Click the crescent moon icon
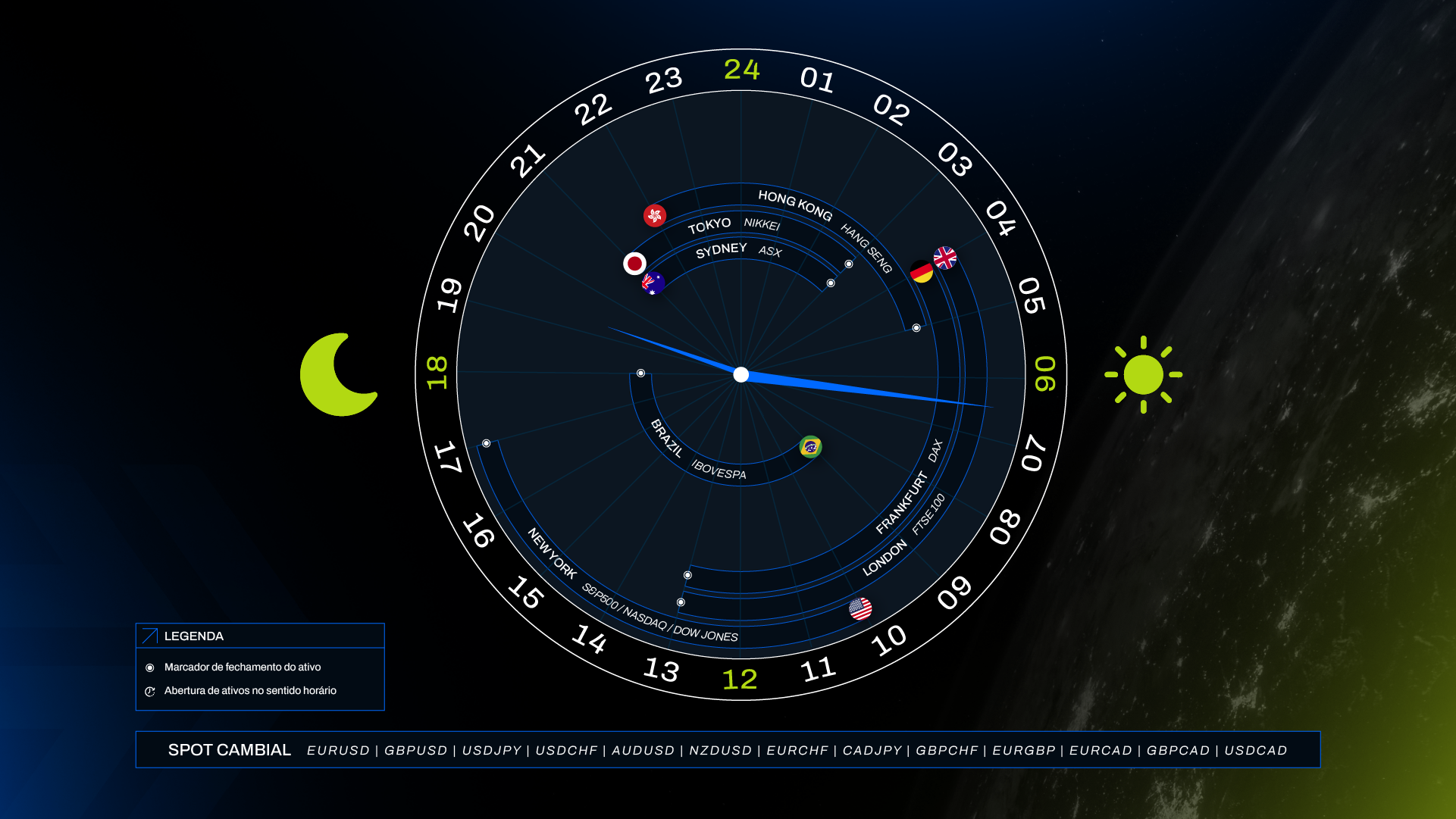The width and height of the screenshot is (1456, 819). coord(338,374)
